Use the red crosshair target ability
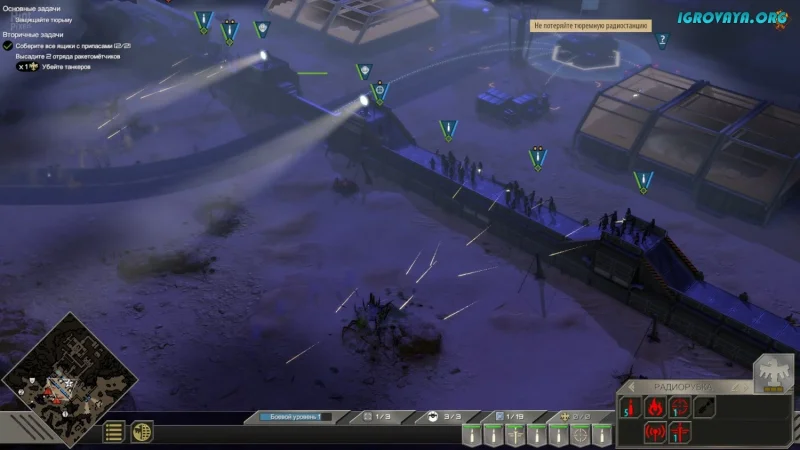800x450 pixels. [681, 408]
